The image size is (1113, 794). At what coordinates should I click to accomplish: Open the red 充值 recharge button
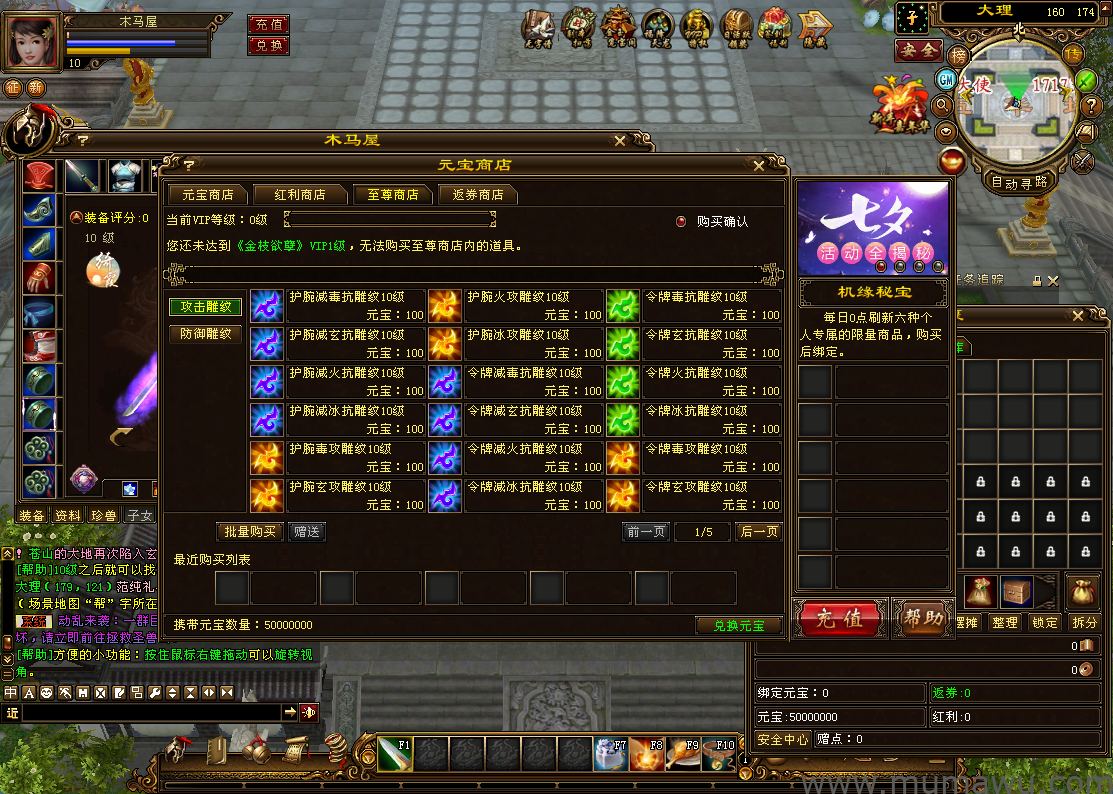point(840,618)
